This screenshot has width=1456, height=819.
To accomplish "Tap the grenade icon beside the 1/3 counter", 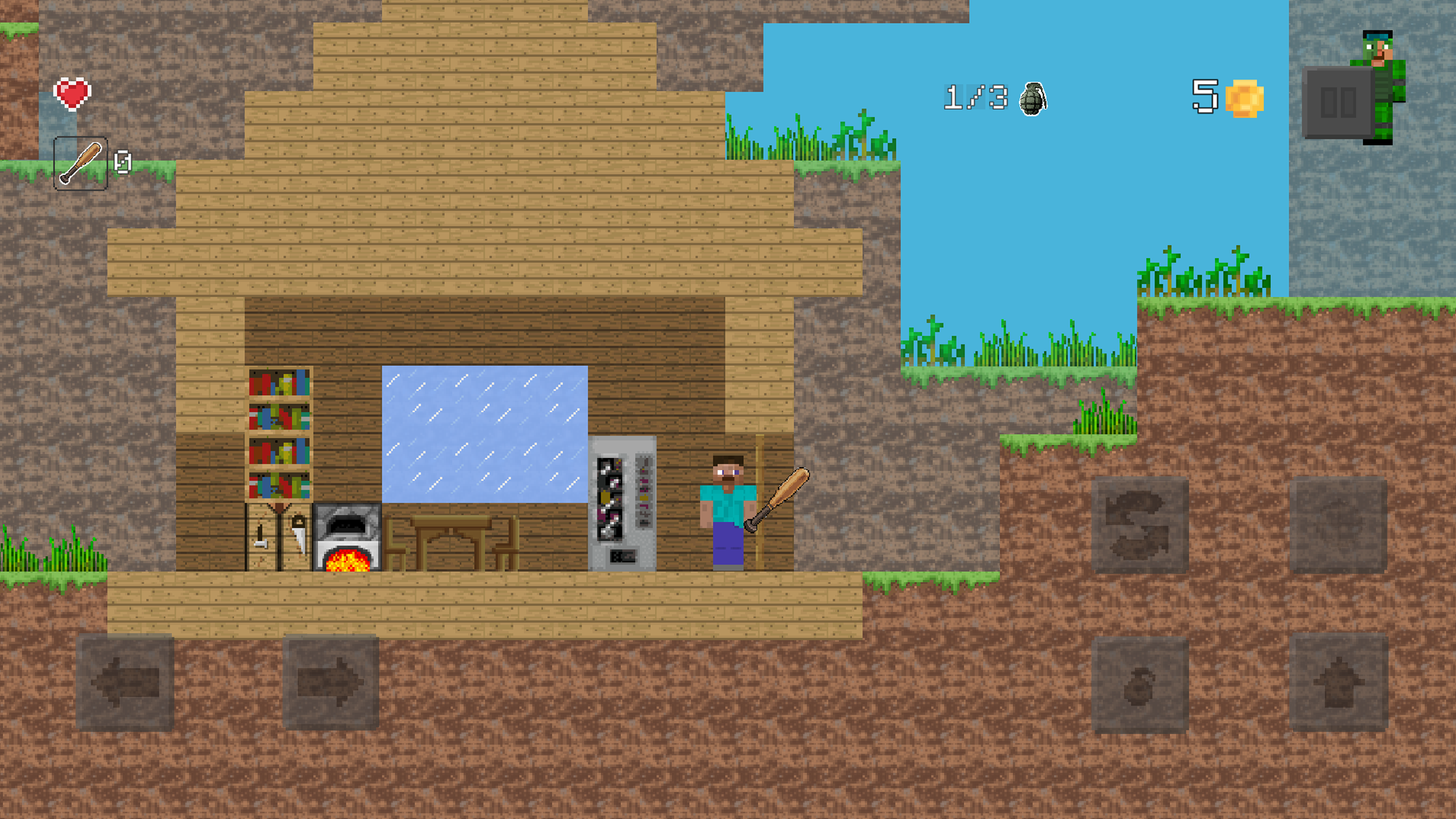I will 1033,100.
